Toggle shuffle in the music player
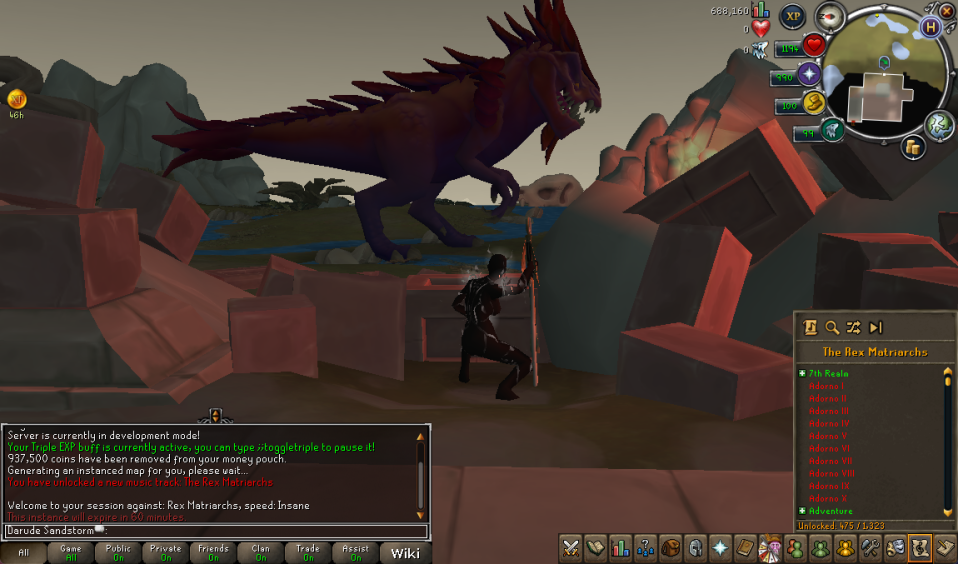958x564 pixels. click(853, 327)
